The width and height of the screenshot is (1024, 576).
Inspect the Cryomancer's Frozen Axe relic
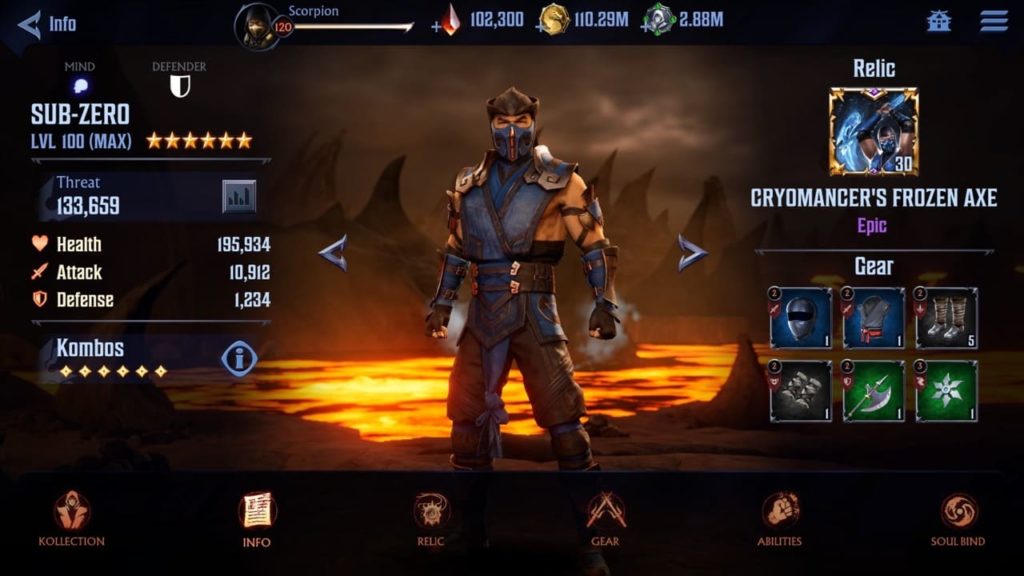[873, 132]
